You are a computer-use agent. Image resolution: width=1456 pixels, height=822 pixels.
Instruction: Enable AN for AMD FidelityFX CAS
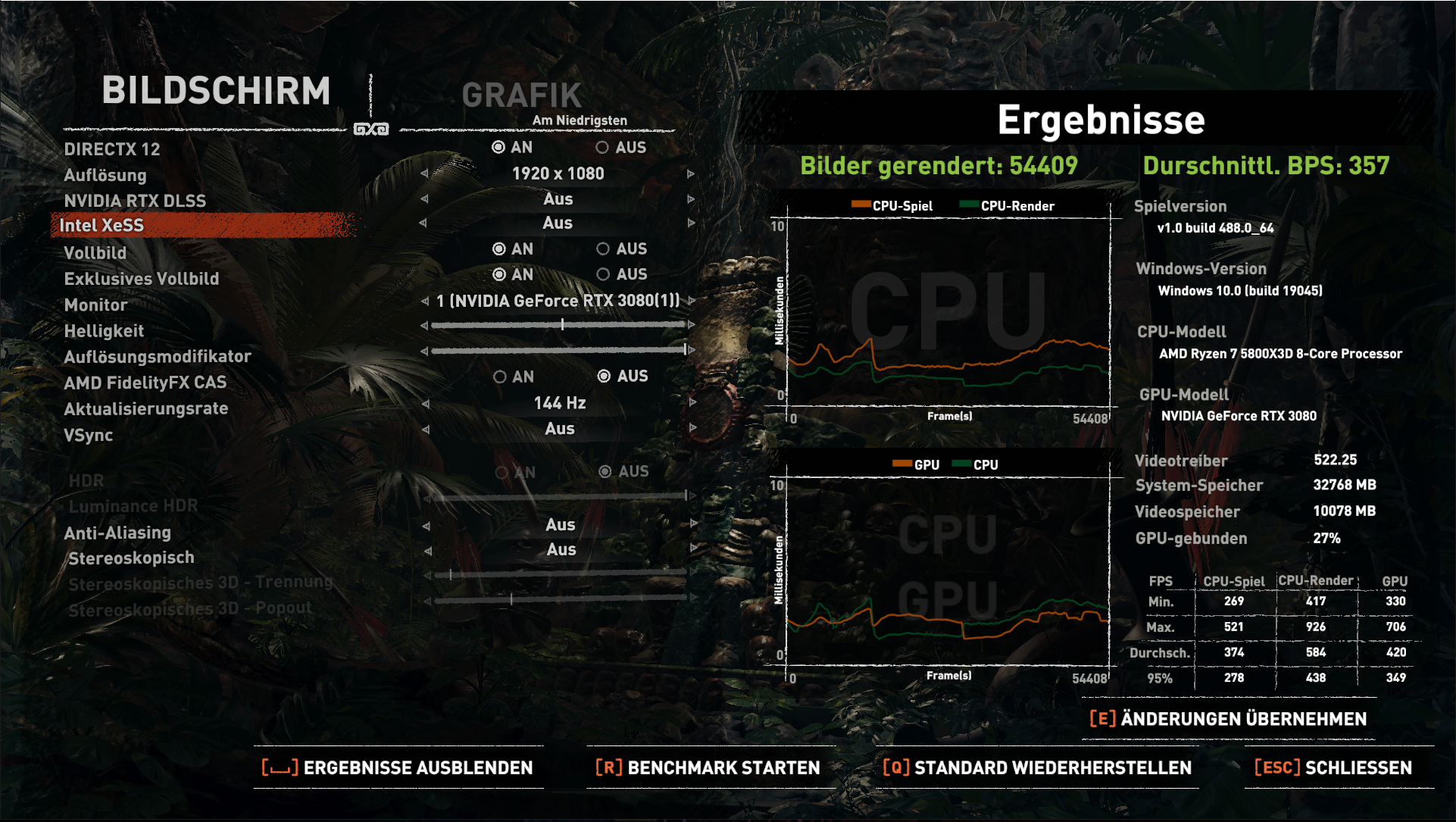click(499, 376)
